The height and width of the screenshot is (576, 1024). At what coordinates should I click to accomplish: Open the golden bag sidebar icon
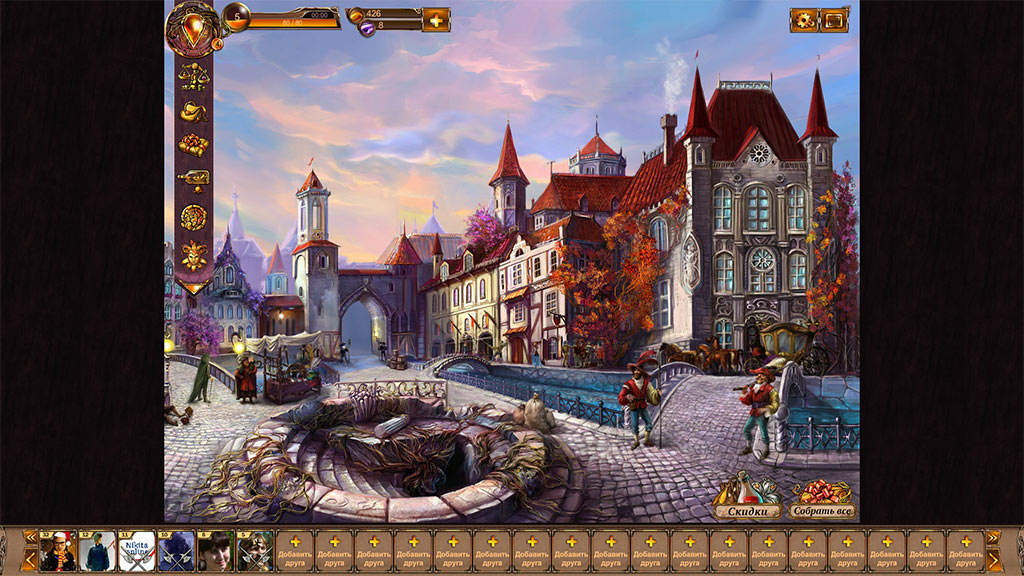[193, 111]
